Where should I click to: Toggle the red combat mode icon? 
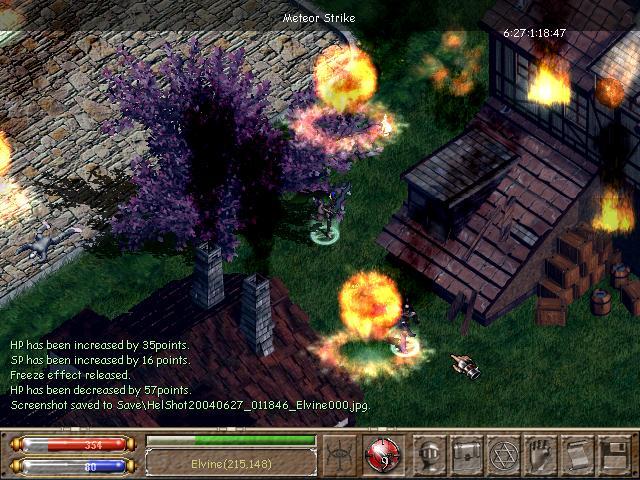click(x=382, y=453)
